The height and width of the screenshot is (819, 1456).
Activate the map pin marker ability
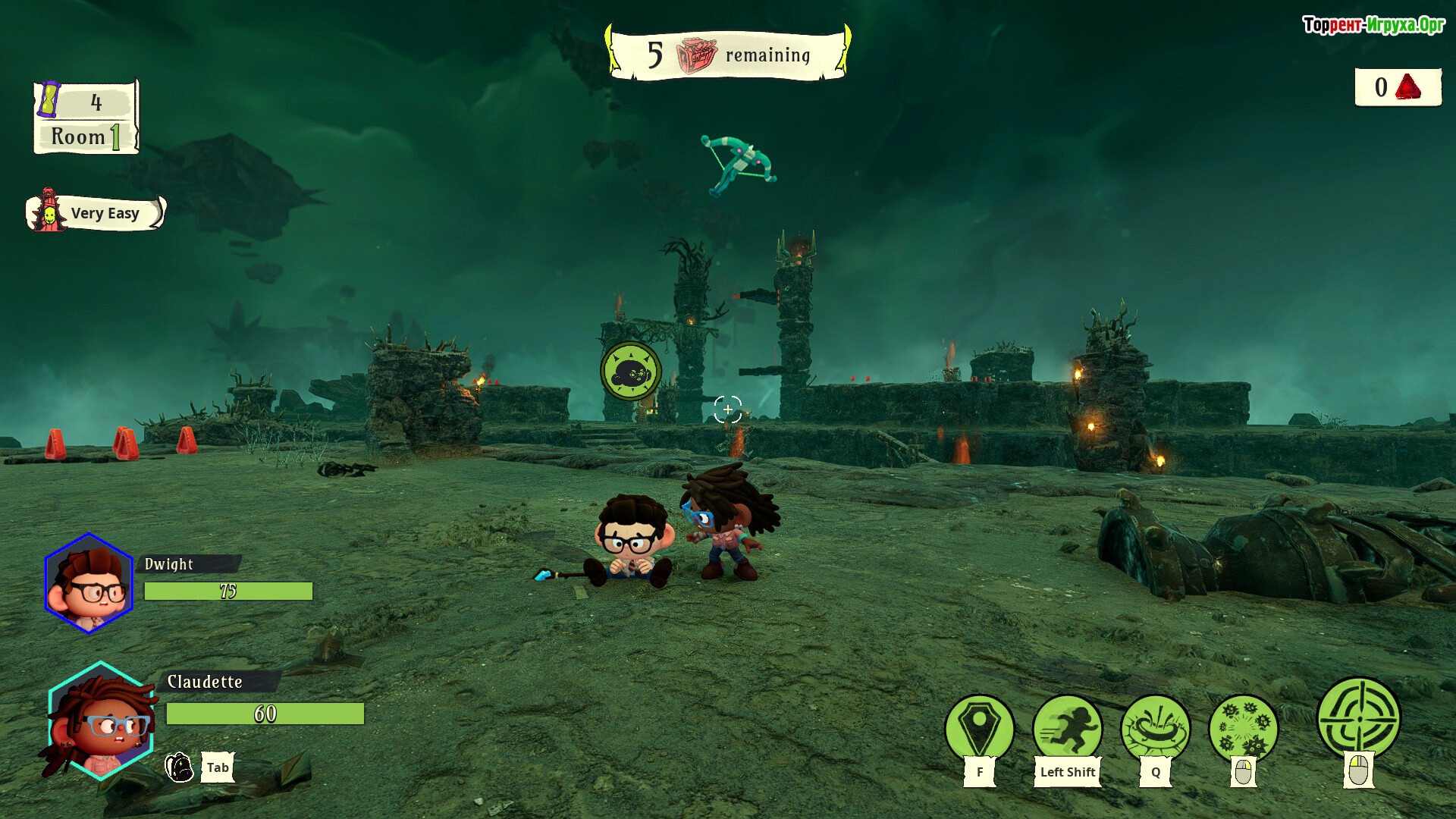[x=979, y=729]
